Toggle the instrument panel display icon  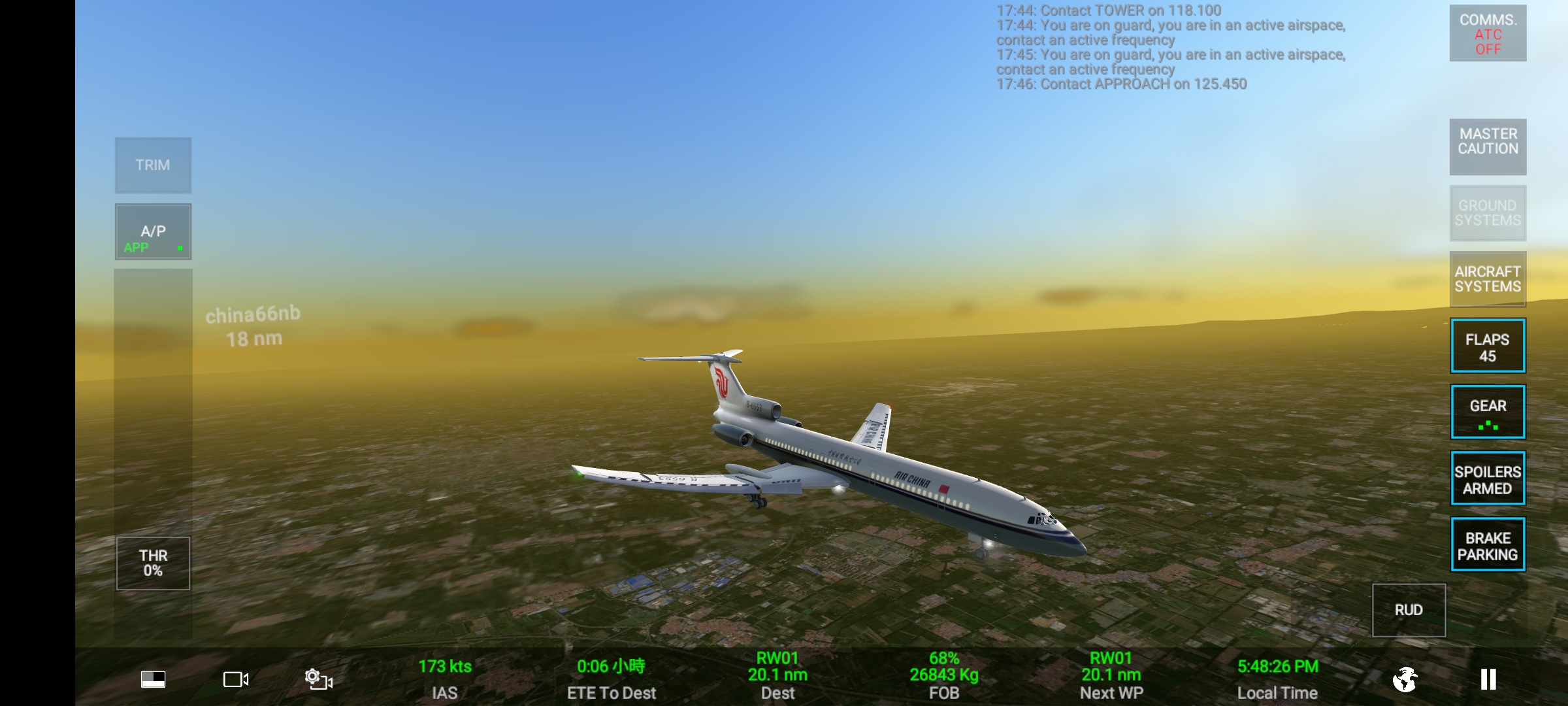tap(154, 680)
